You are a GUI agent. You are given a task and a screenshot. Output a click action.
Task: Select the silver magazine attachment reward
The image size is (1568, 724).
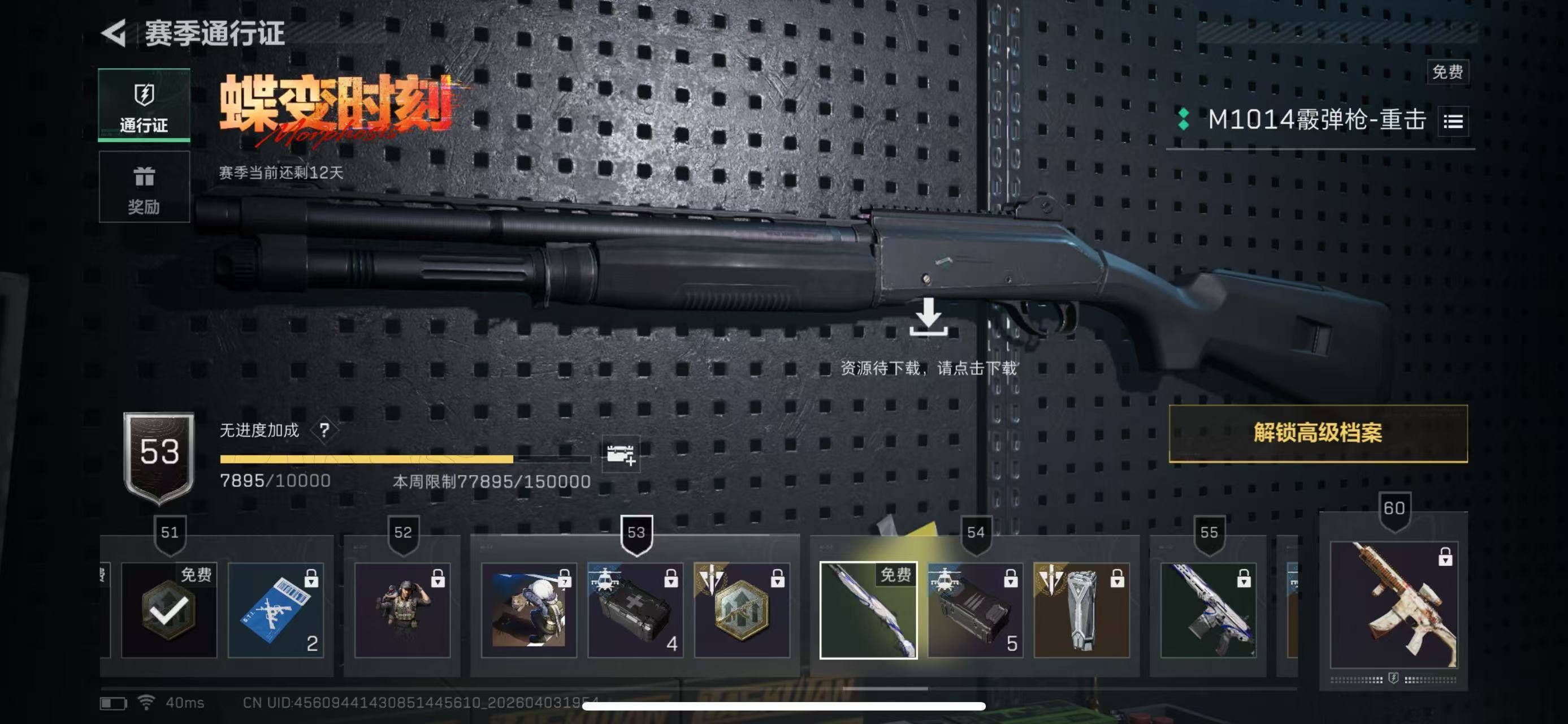pos(1082,610)
